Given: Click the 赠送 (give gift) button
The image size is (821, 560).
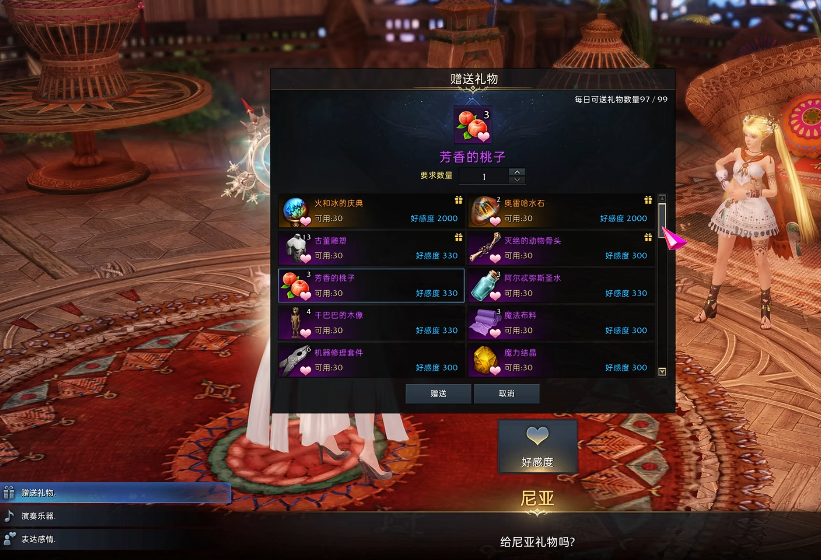Looking at the screenshot, I should (x=438, y=394).
